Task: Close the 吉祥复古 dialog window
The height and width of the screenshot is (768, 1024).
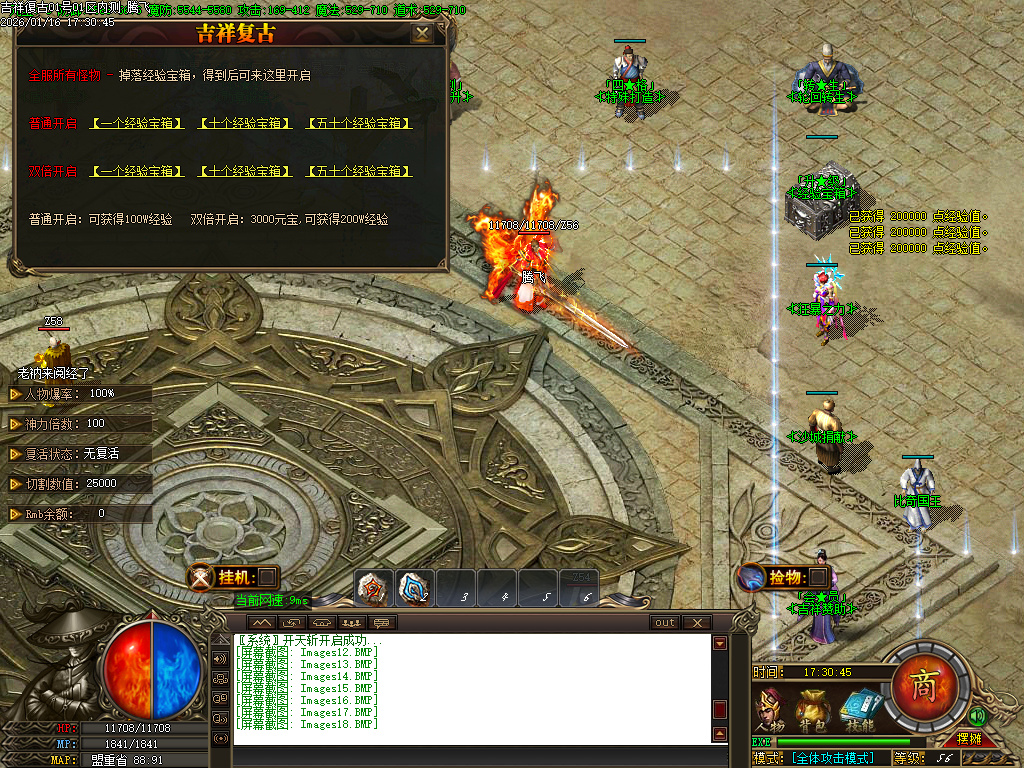Action: coord(423,33)
